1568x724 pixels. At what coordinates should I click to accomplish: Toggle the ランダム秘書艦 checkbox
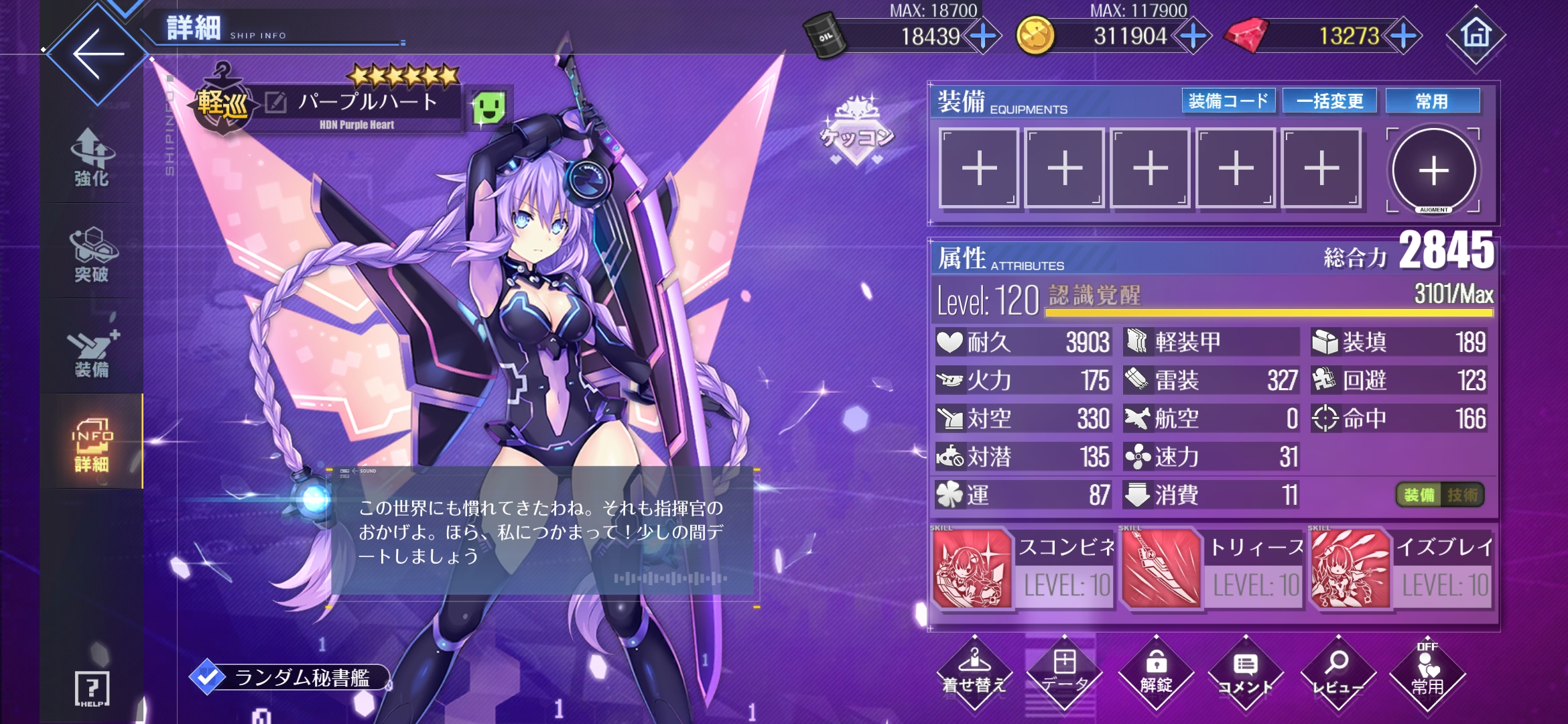[x=207, y=677]
